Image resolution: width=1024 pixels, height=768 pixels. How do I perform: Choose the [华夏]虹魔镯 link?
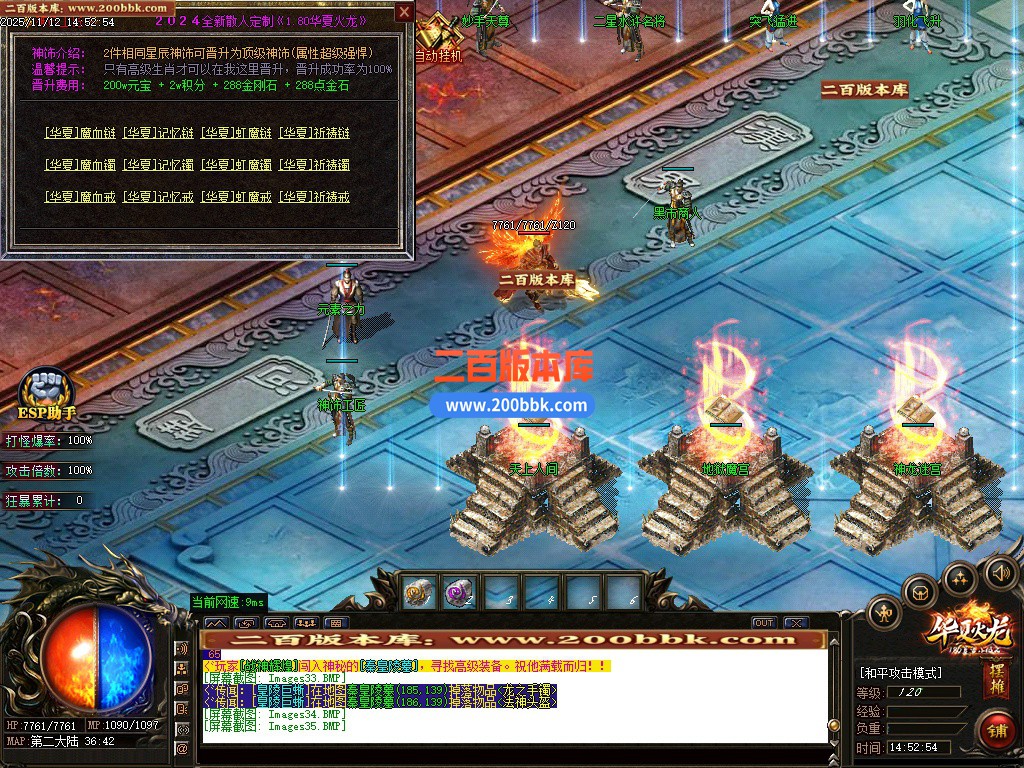236,165
